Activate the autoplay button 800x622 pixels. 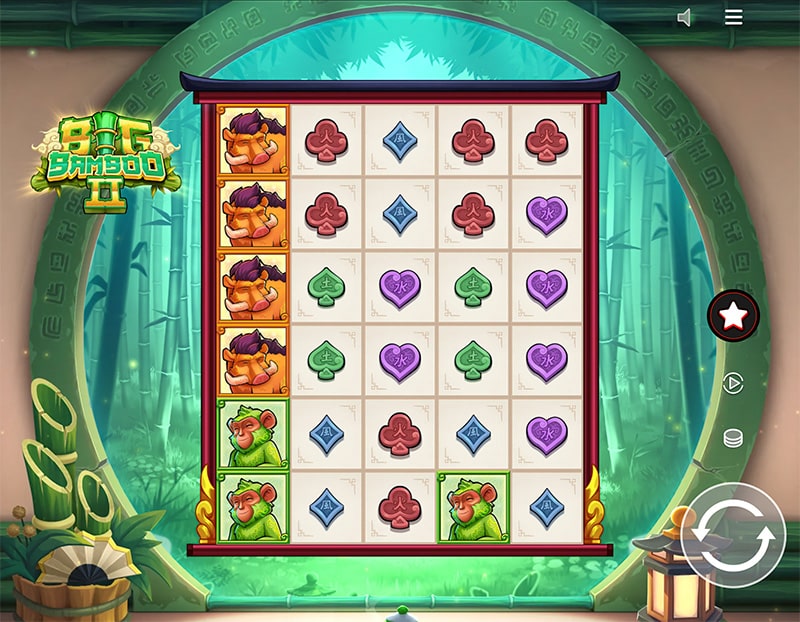tap(733, 384)
